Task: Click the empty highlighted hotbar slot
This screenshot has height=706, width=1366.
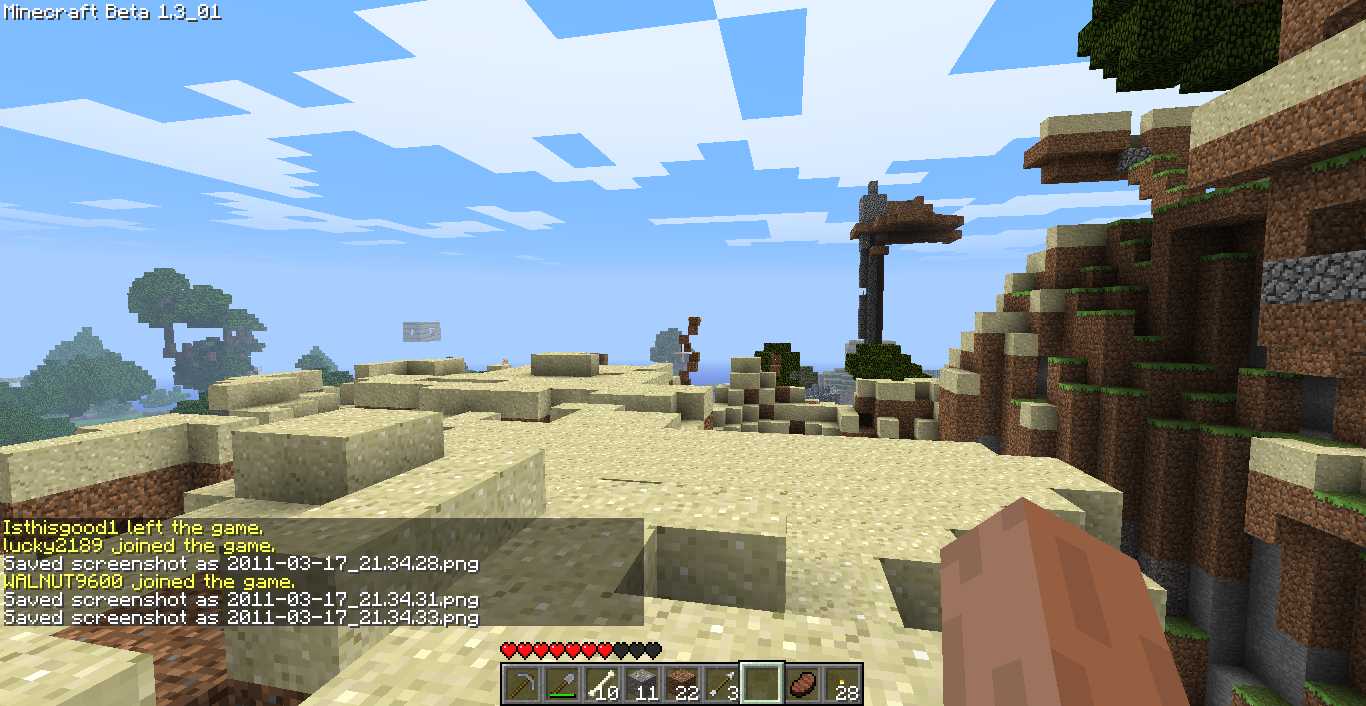Action: click(x=761, y=685)
